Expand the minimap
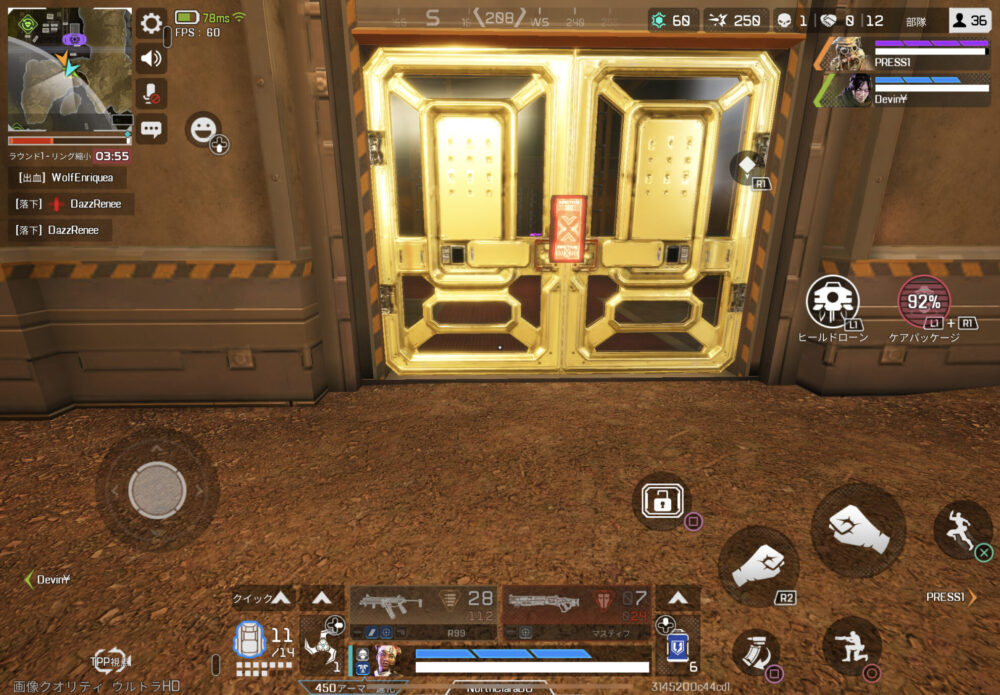 [69, 69]
